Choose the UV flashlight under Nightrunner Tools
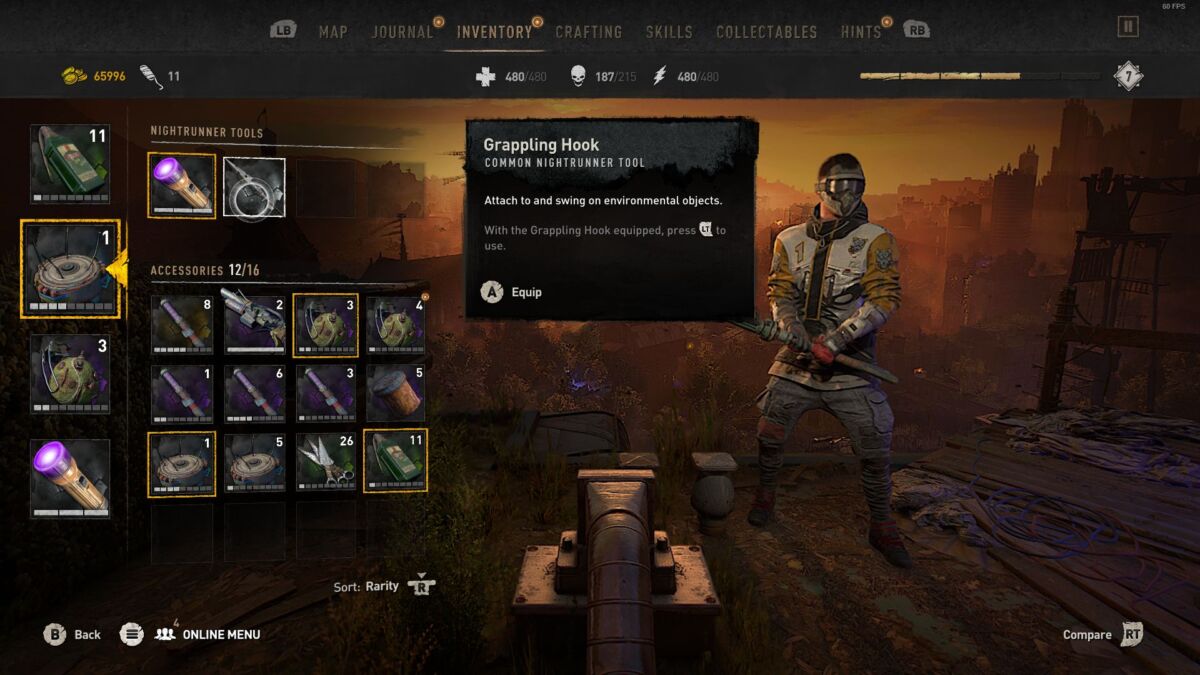 [x=182, y=185]
